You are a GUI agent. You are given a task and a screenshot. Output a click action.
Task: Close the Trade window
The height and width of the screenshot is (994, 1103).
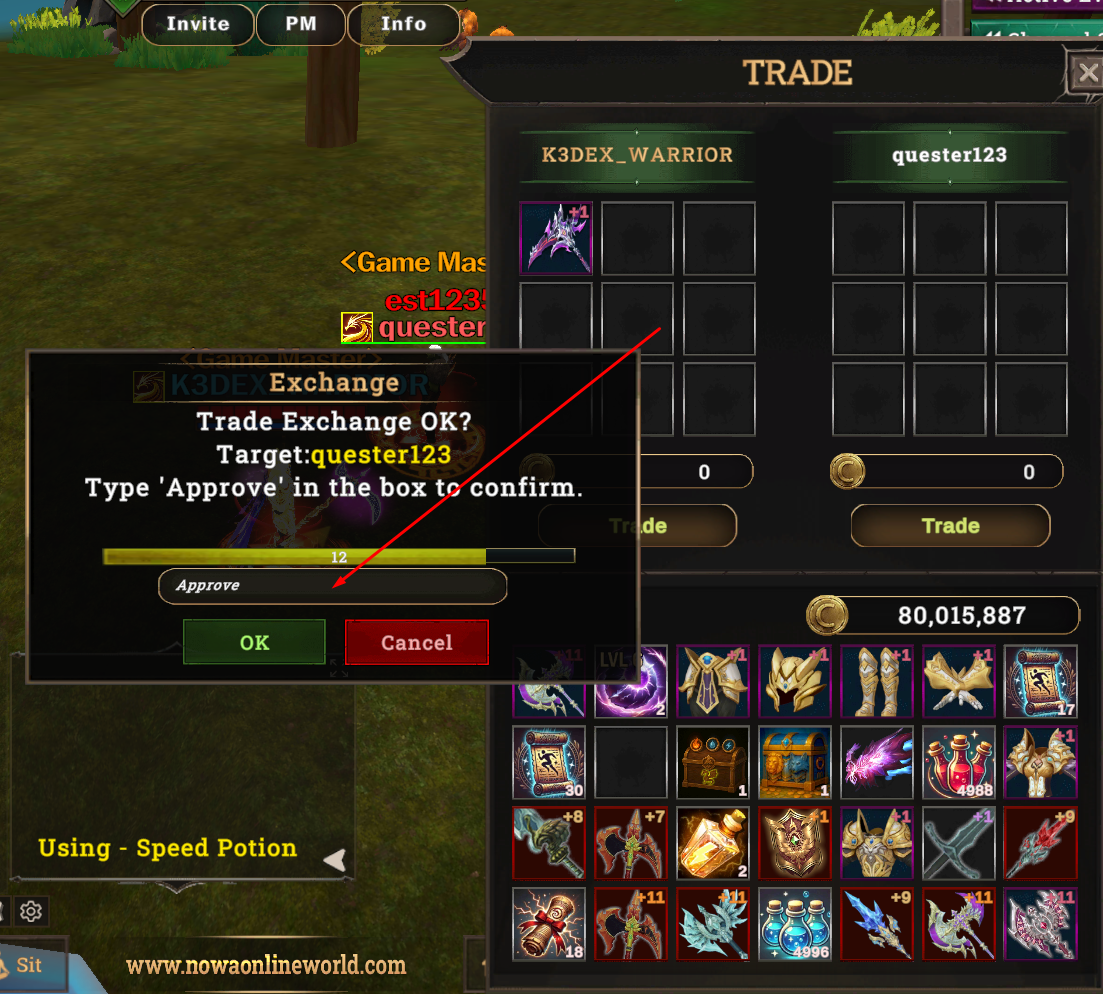click(1085, 73)
